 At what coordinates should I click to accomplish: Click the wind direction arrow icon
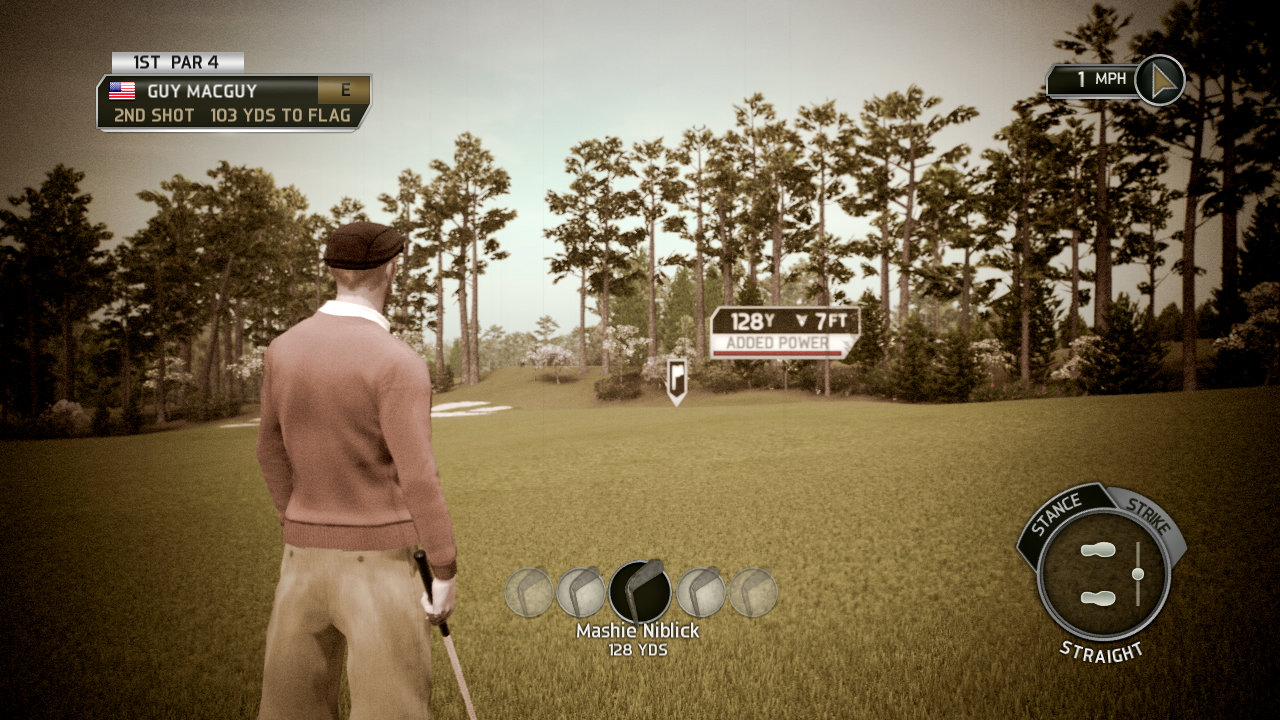tap(1160, 80)
